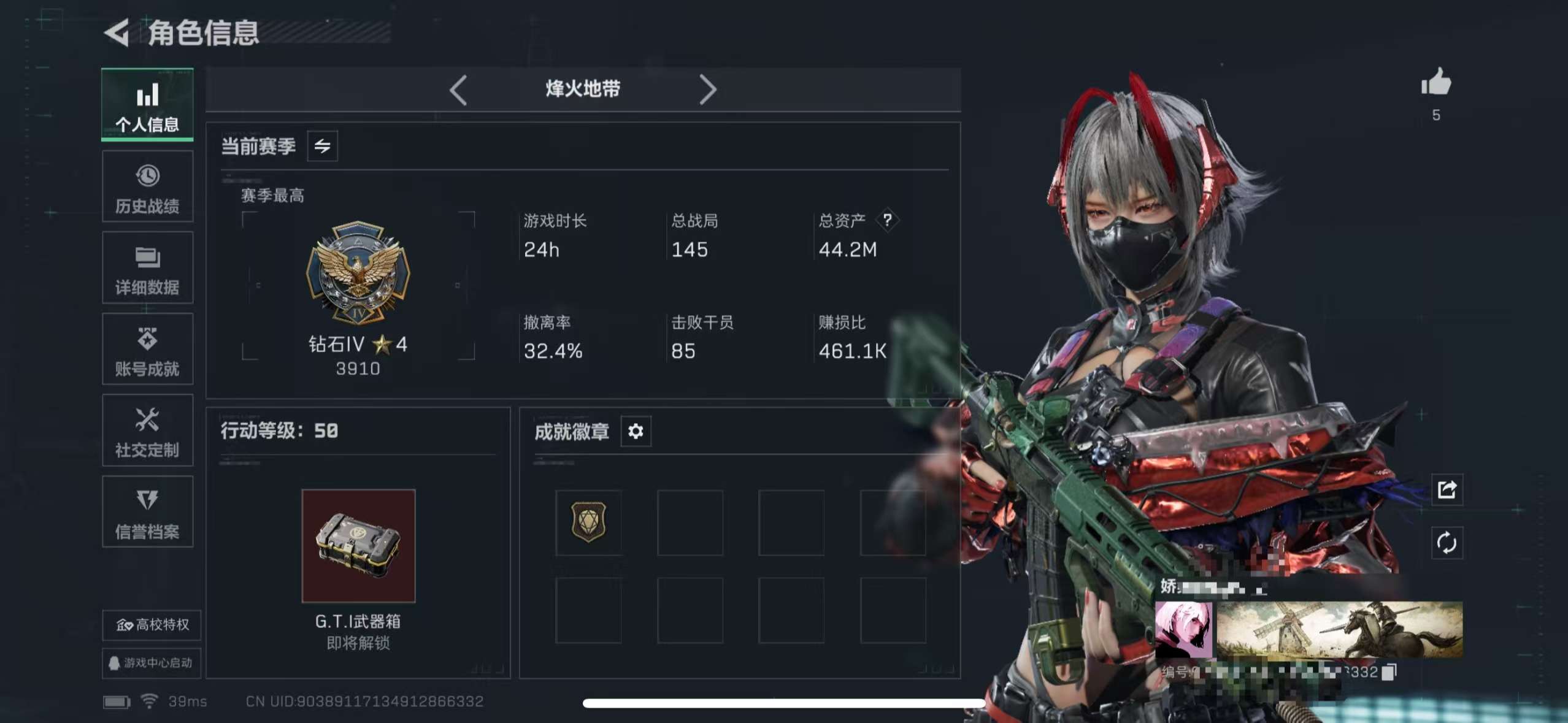Select the 烽火地带 mode tab
1568x723 pixels.
pos(583,89)
